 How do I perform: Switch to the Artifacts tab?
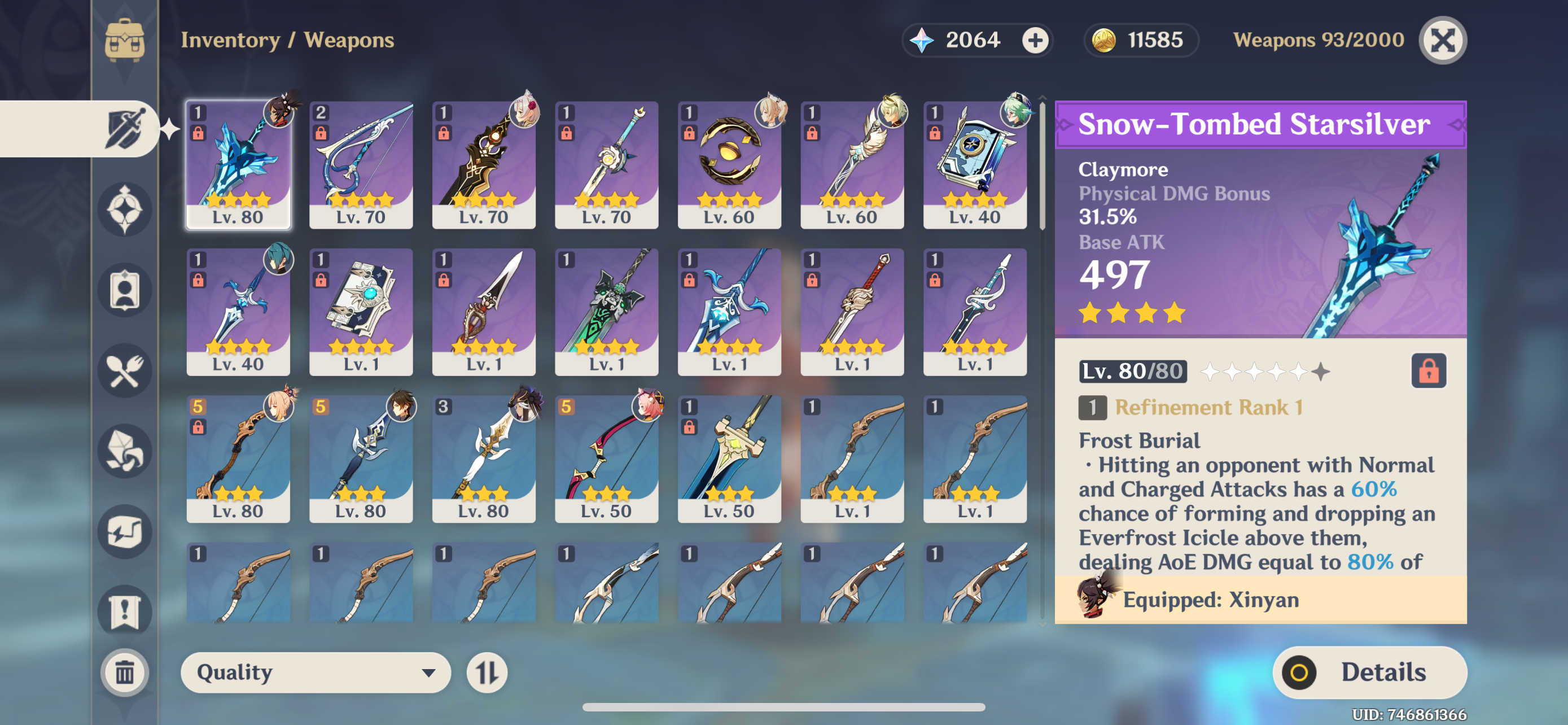(x=125, y=209)
